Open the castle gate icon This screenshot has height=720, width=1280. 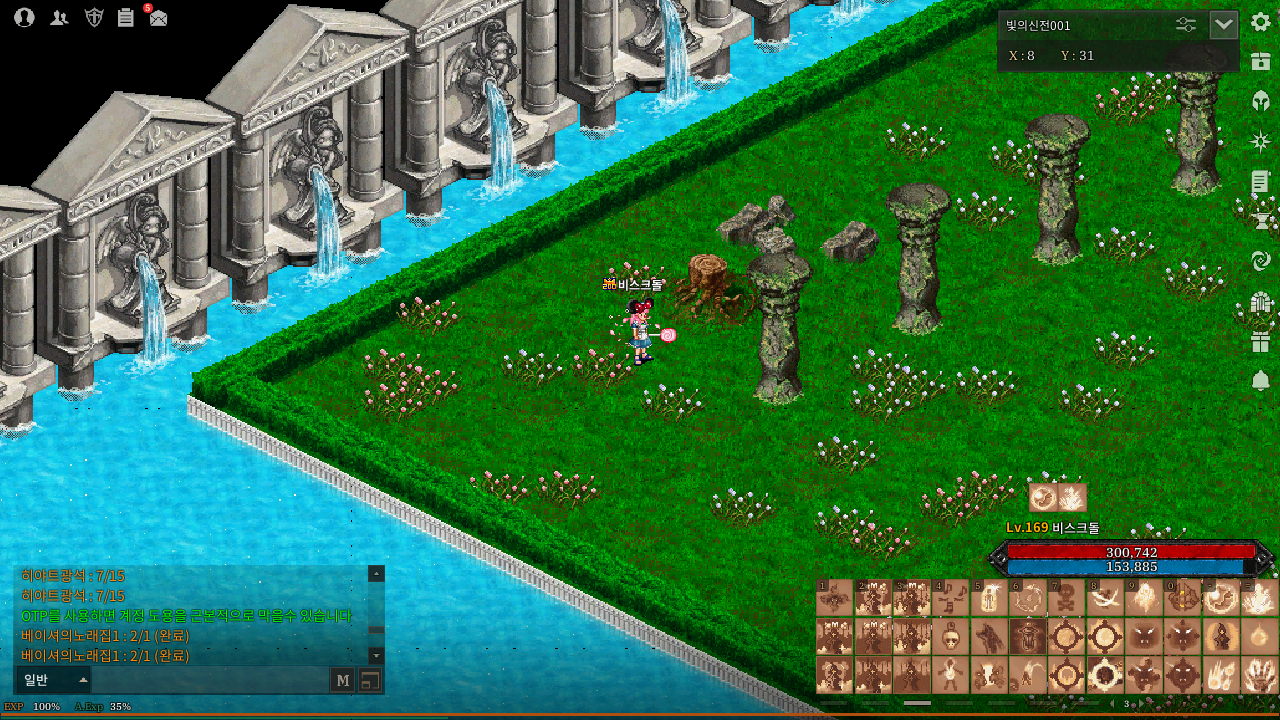pos(1260,302)
